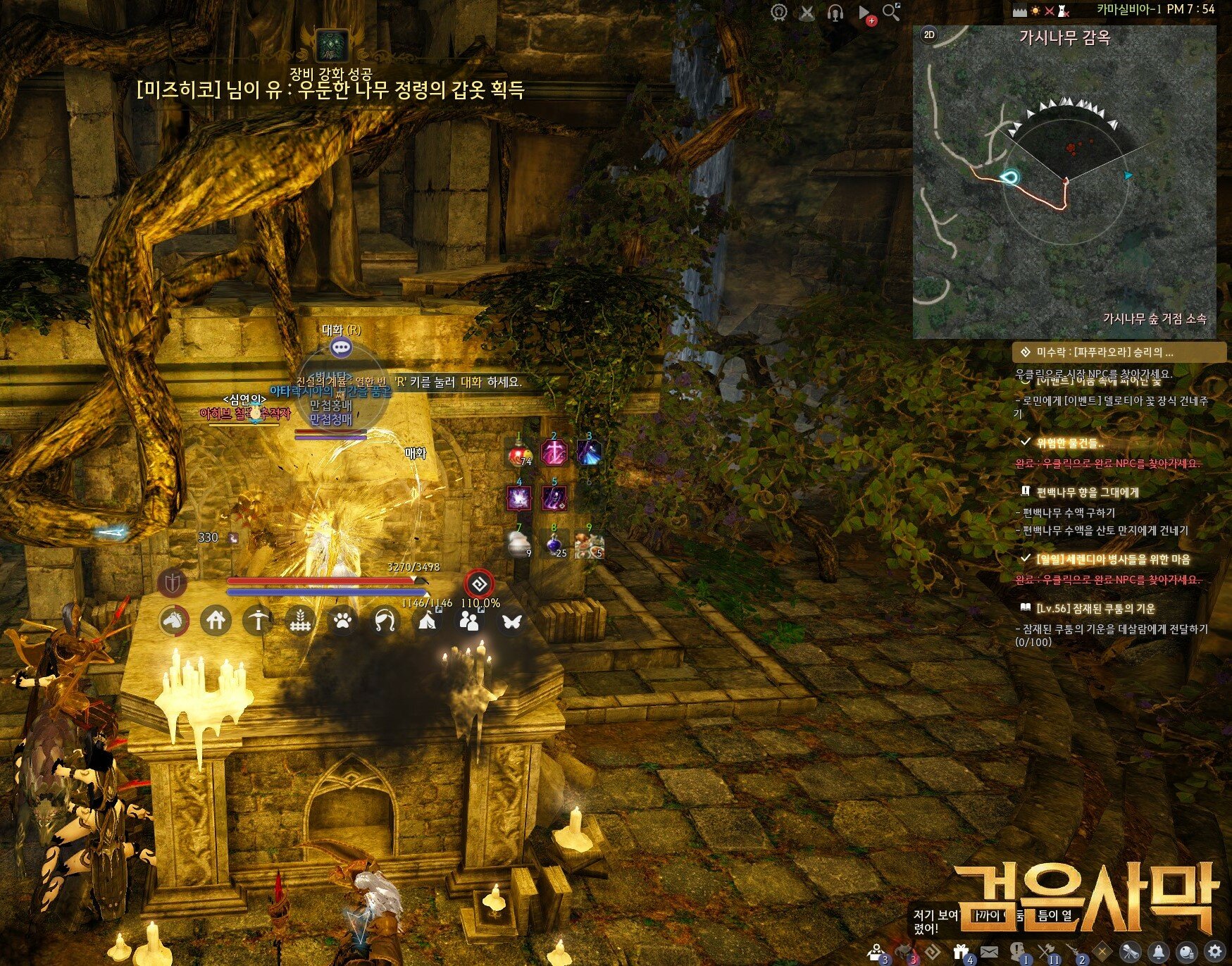
Task: Click the headset voice chat icon
Action: click(x=835, y=13)
